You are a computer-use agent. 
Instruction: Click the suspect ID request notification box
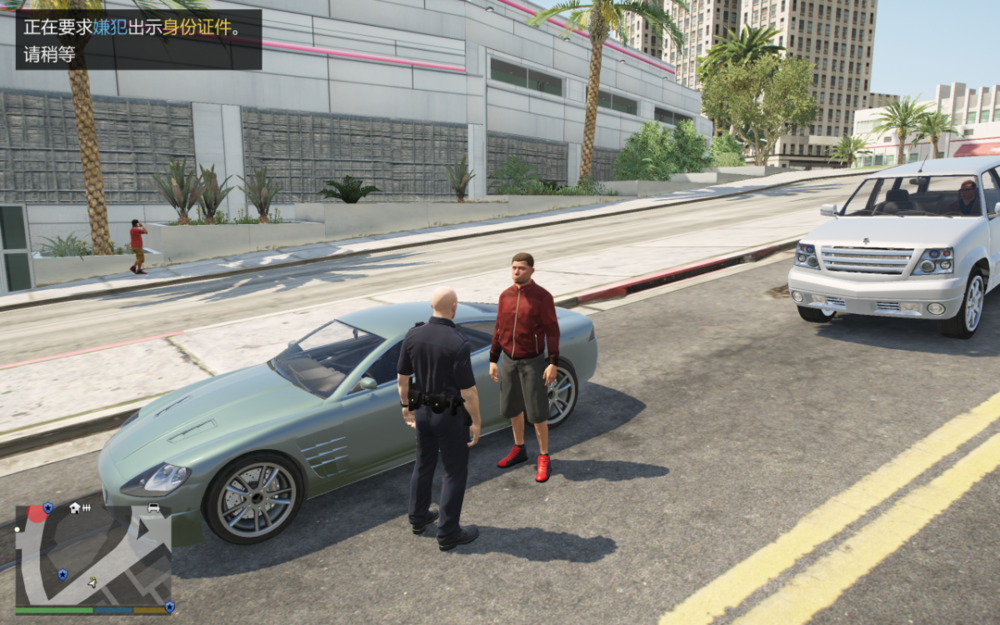138,40
